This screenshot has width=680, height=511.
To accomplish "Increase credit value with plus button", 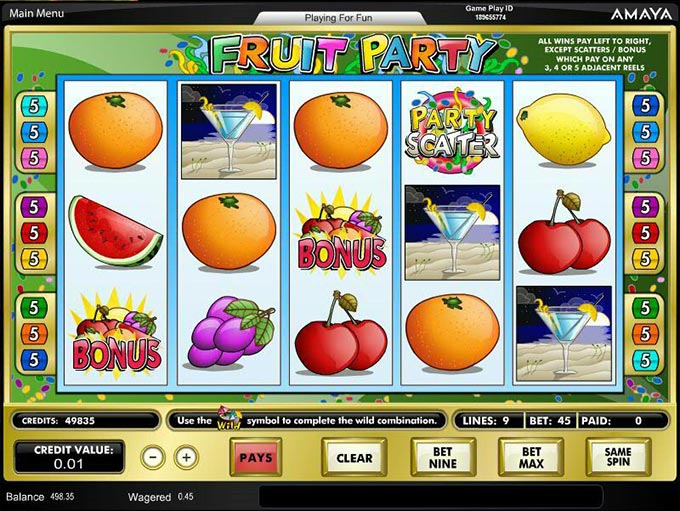I will (185, 457).
